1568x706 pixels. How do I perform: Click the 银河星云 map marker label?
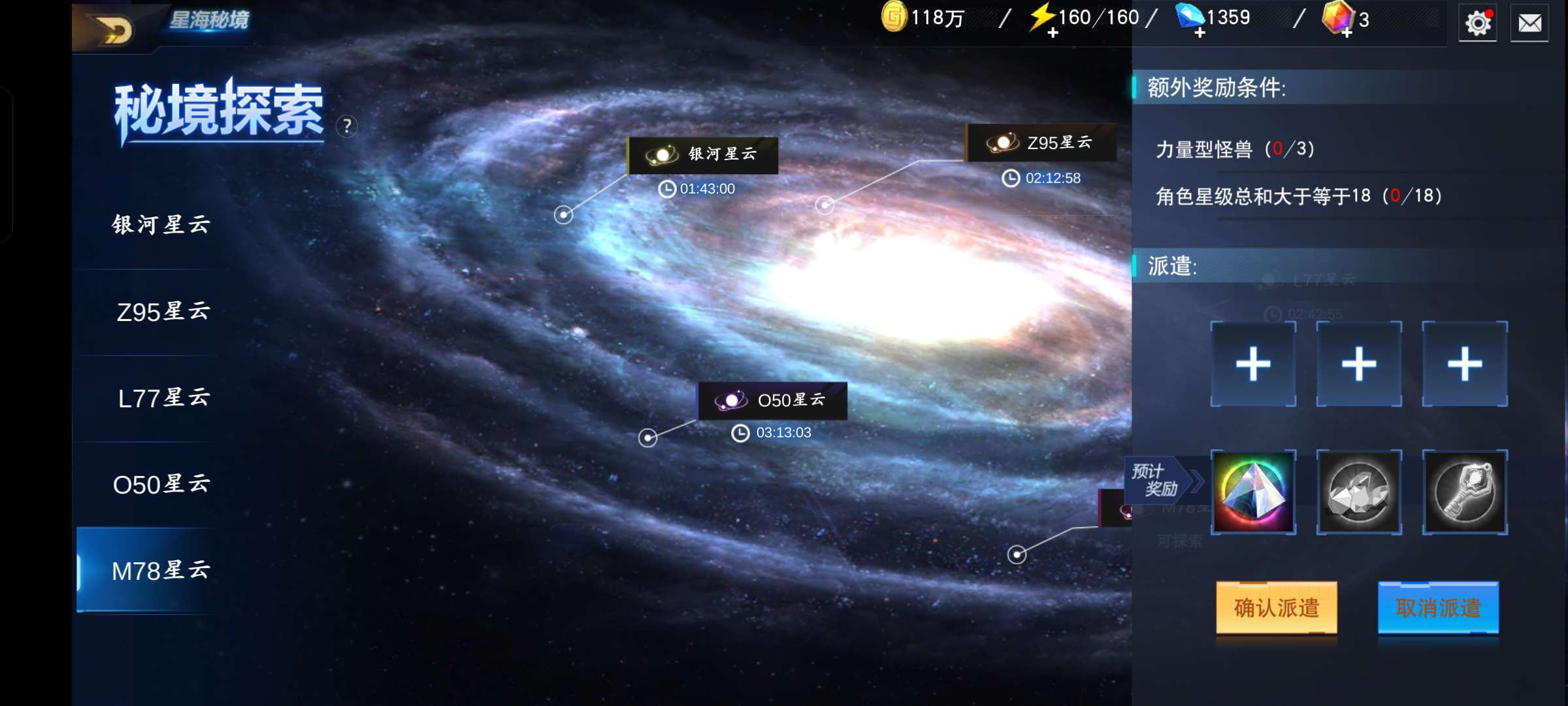point(703,155)
